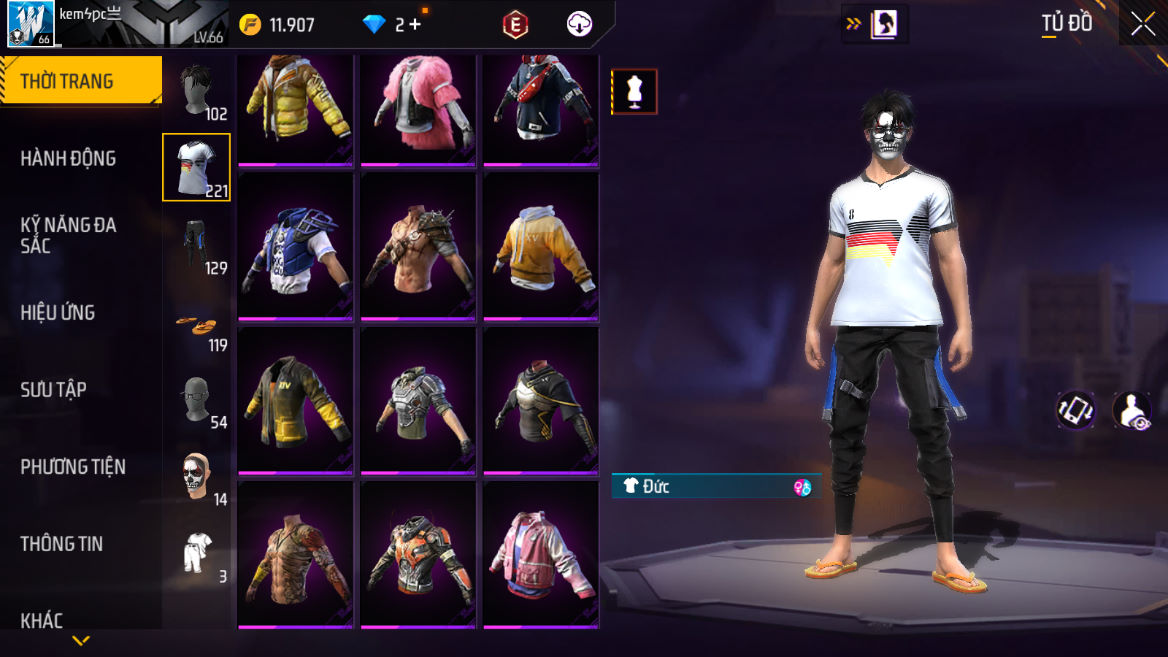Open the skull face paint subcategory
The image size is (1168, 657).
197,477
